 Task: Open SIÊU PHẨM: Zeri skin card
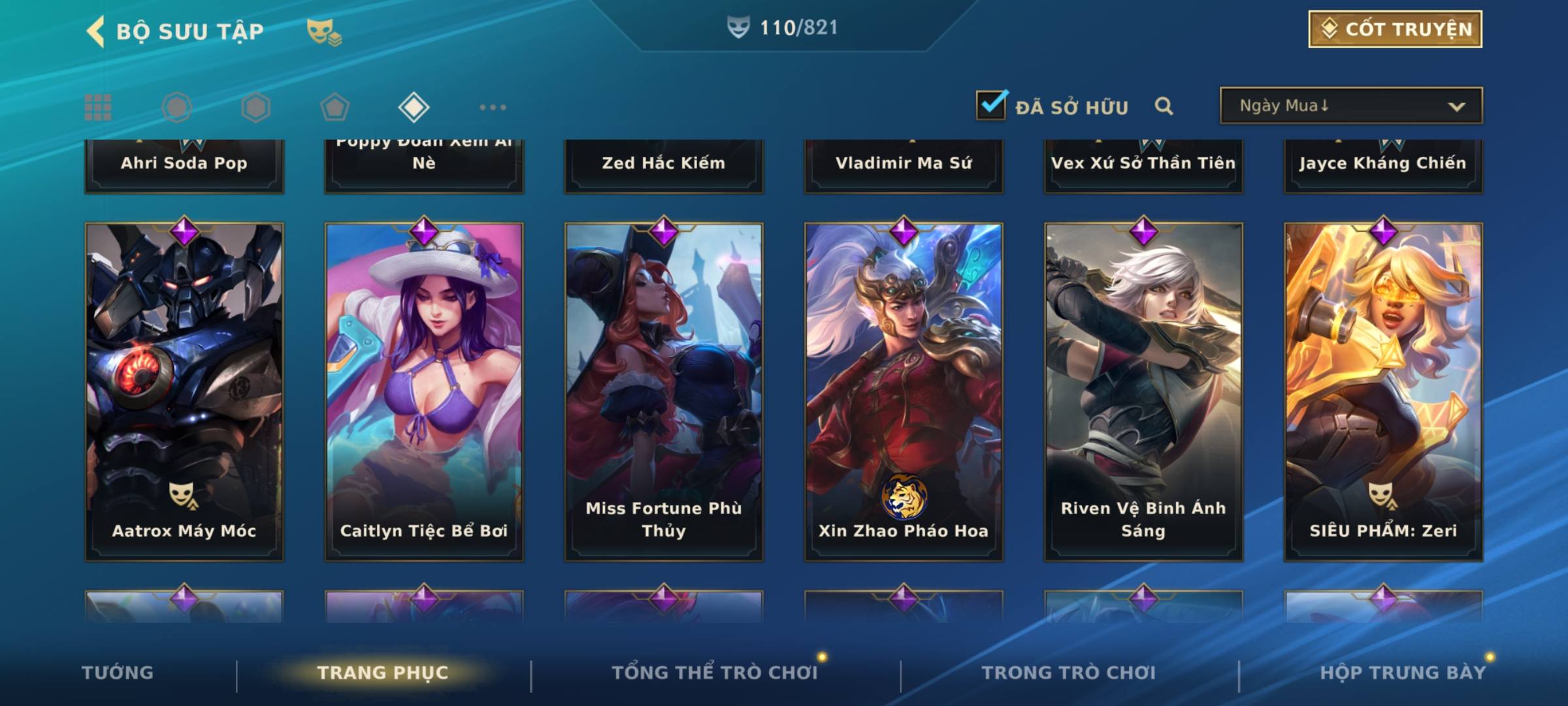1383,391
